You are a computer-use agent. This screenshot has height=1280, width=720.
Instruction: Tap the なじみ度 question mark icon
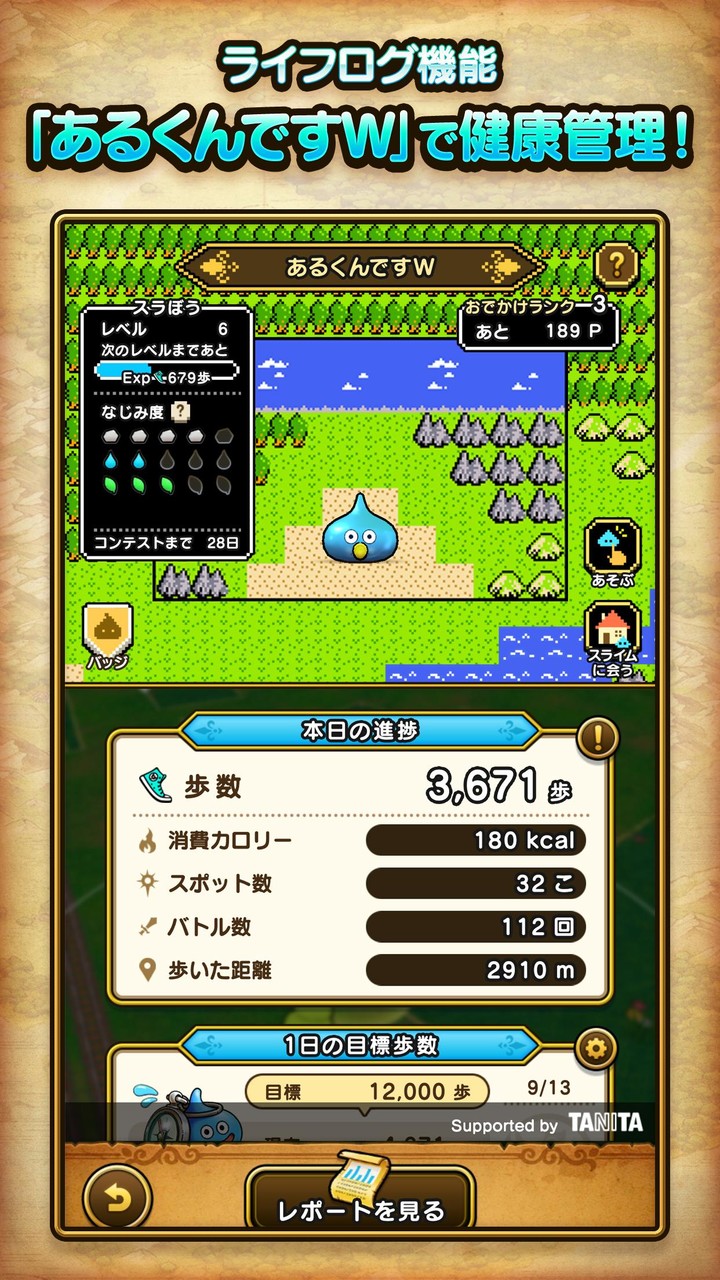click(180, 411)
